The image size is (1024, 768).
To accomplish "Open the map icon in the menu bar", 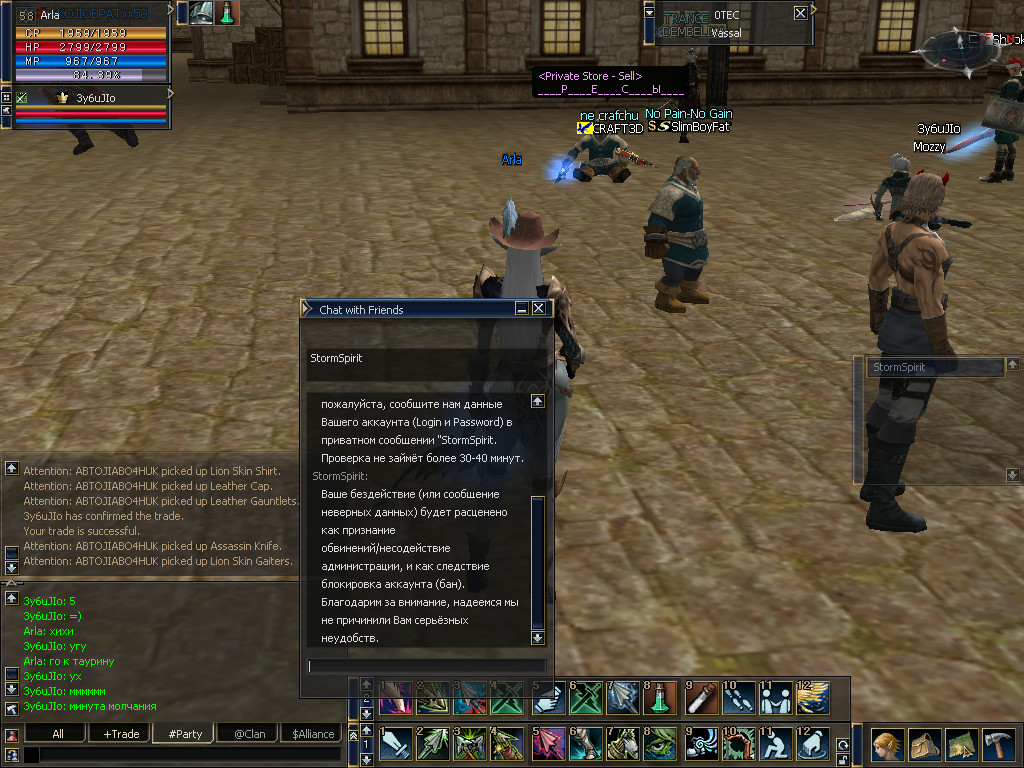I will (x=962, y=746).
